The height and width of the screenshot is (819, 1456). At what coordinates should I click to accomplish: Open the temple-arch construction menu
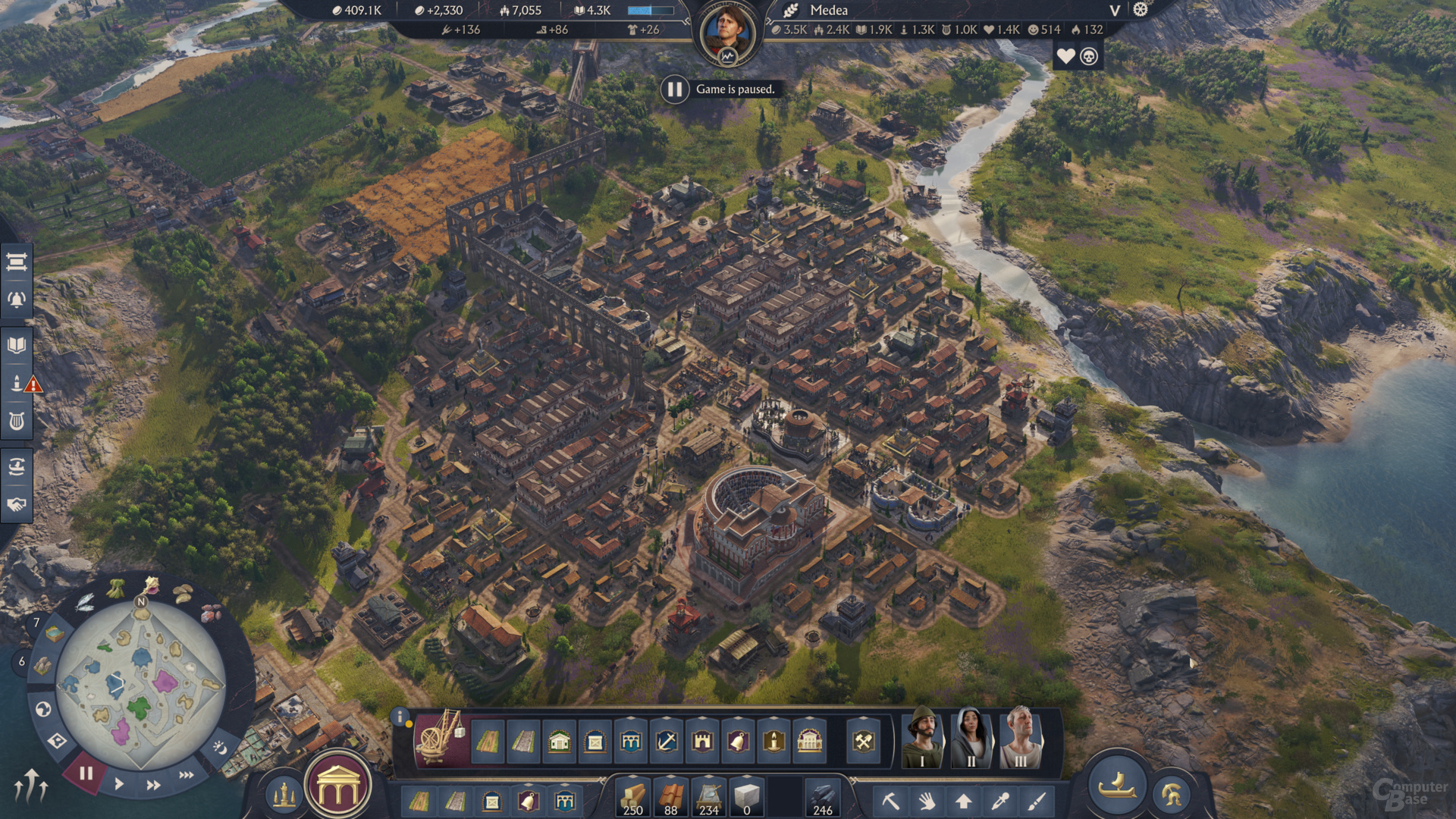[x=338, y=787]
